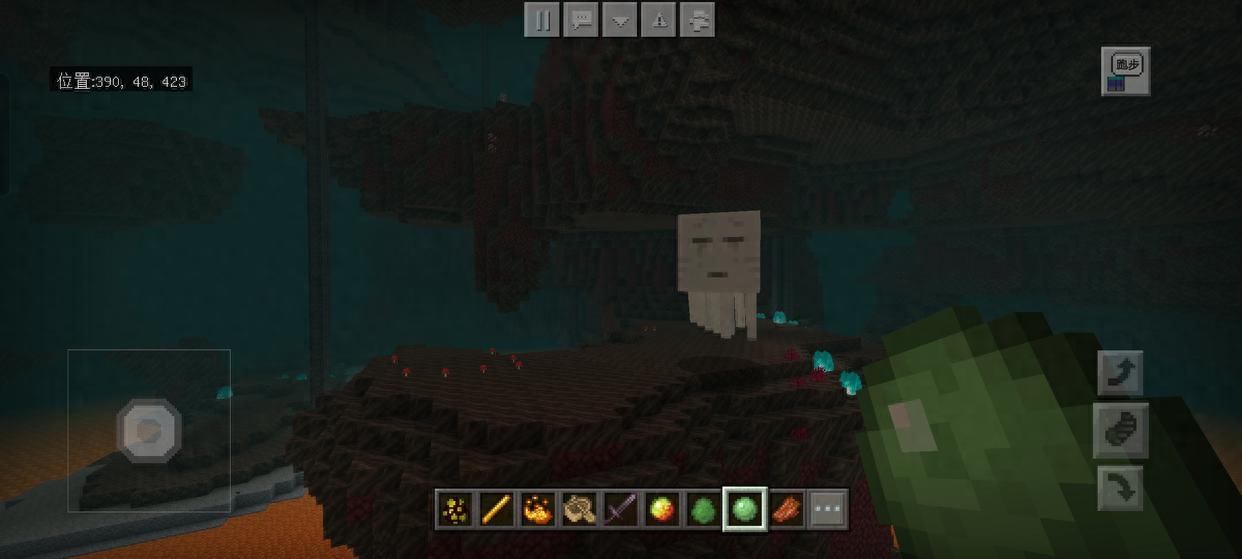The width and height of the screenshot is (1242, 559).
Task: Tap the downward triangle button in top bar
Action: point(620,20)
